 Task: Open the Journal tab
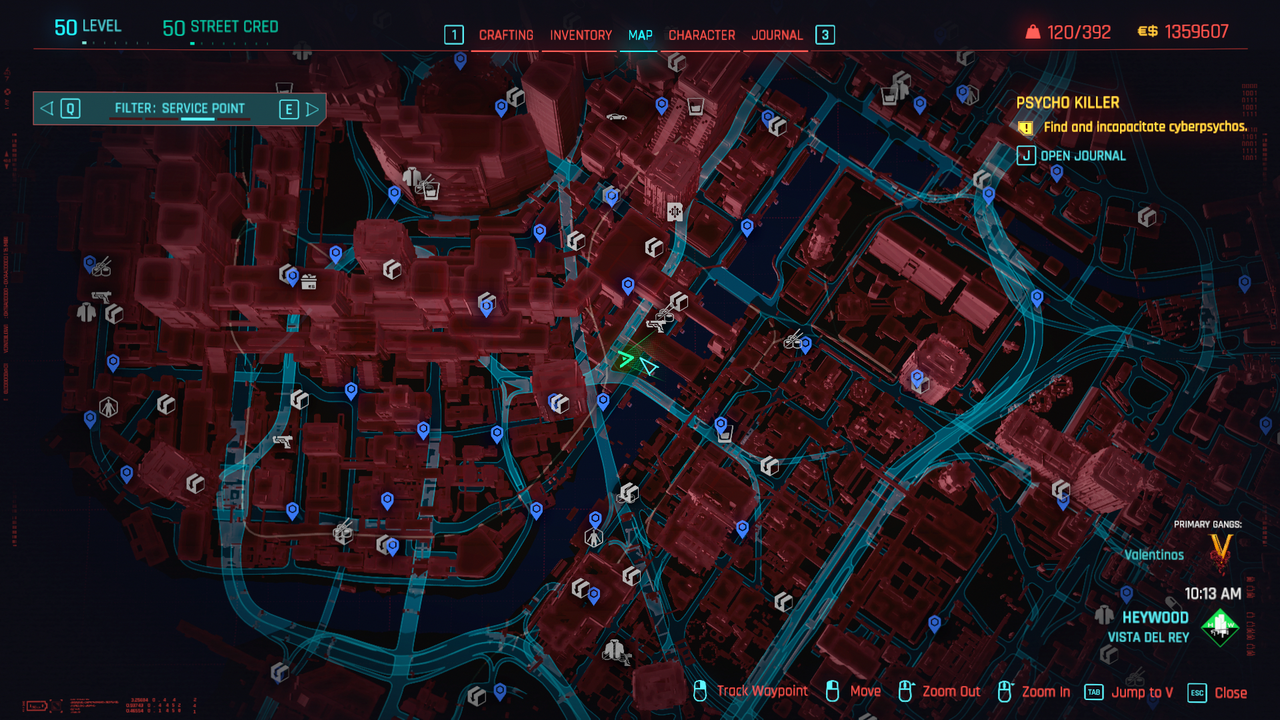[x=777, y=35]
